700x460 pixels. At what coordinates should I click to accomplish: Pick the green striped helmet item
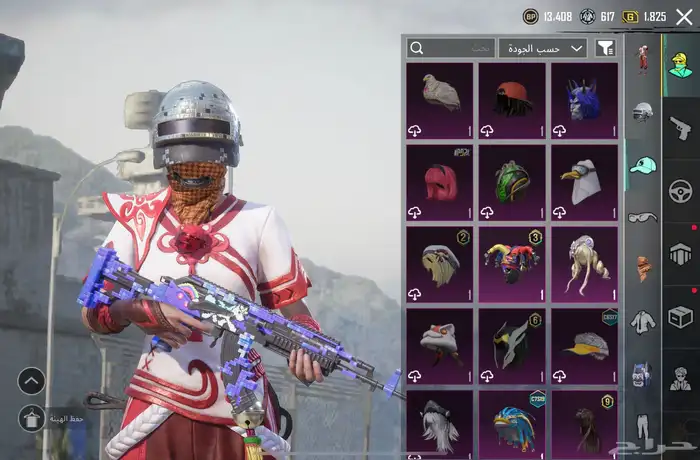click(512, 182)
